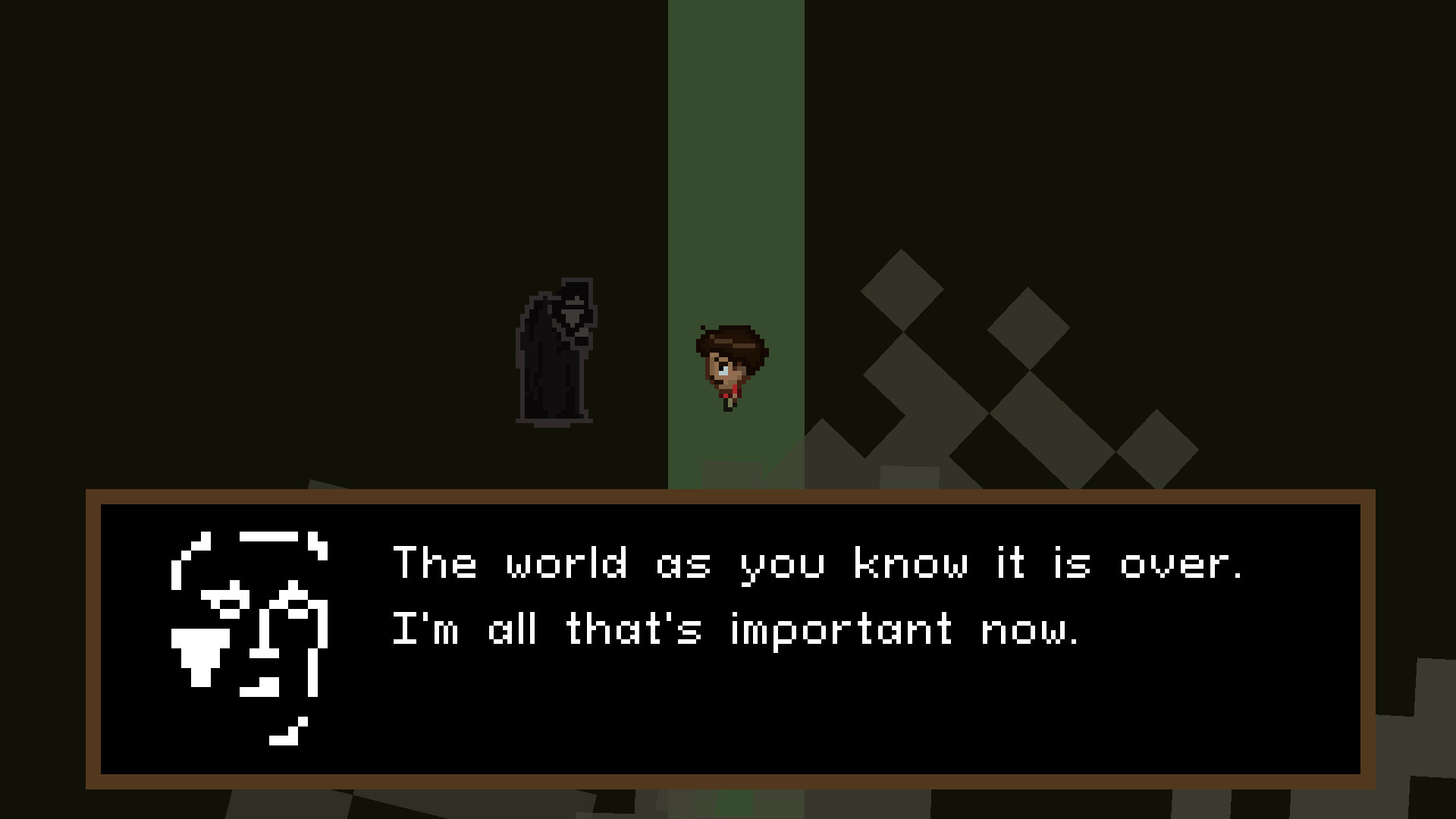Viewport: 1456px width, 819px height.
Task: Select the character's red scarf
Action: click(728, 391)
